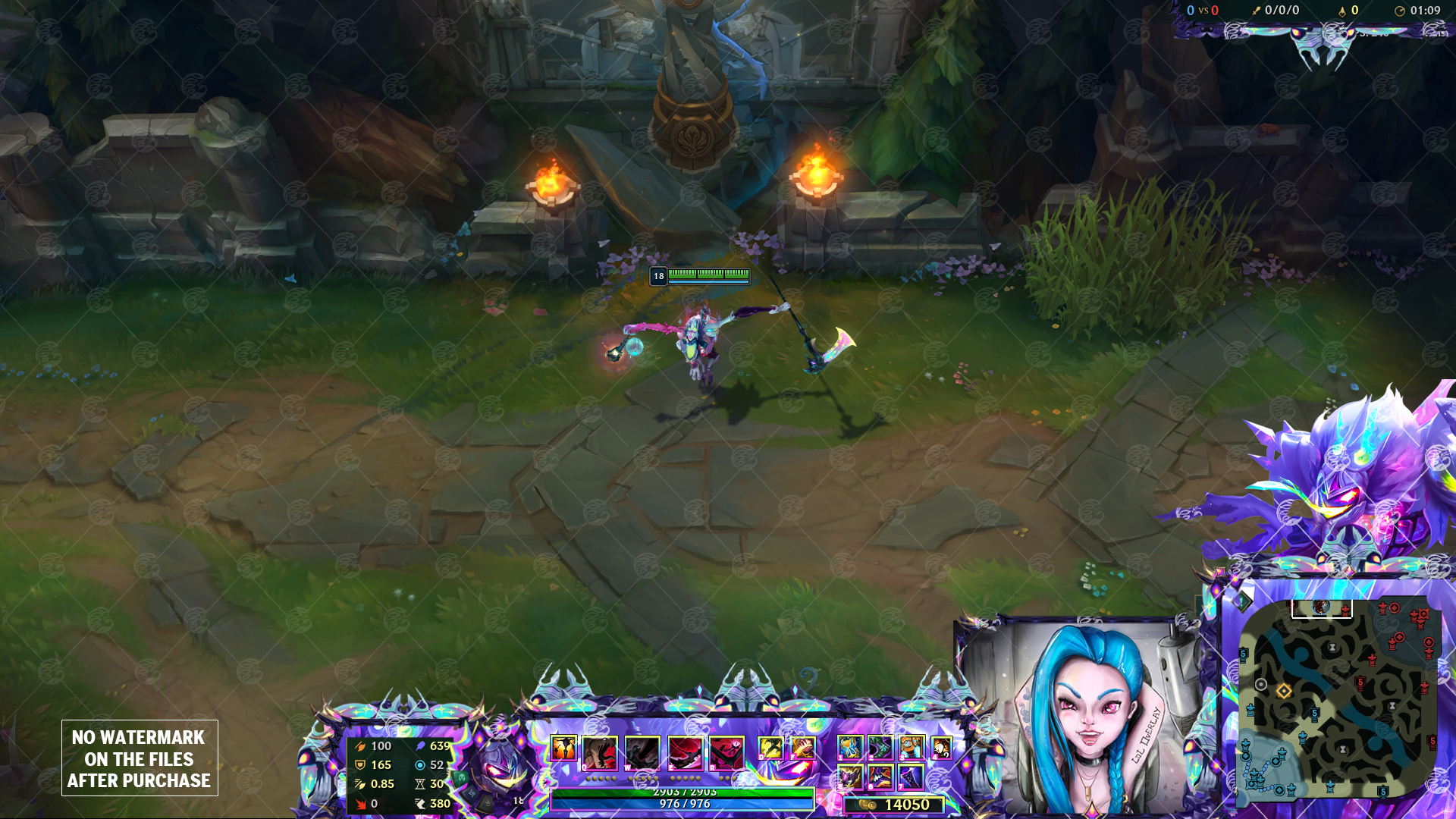Image resolution: width=1456 pixels, height=819 pixels.
Task: Click the item in slot 7
Action: tap(912, 778)
